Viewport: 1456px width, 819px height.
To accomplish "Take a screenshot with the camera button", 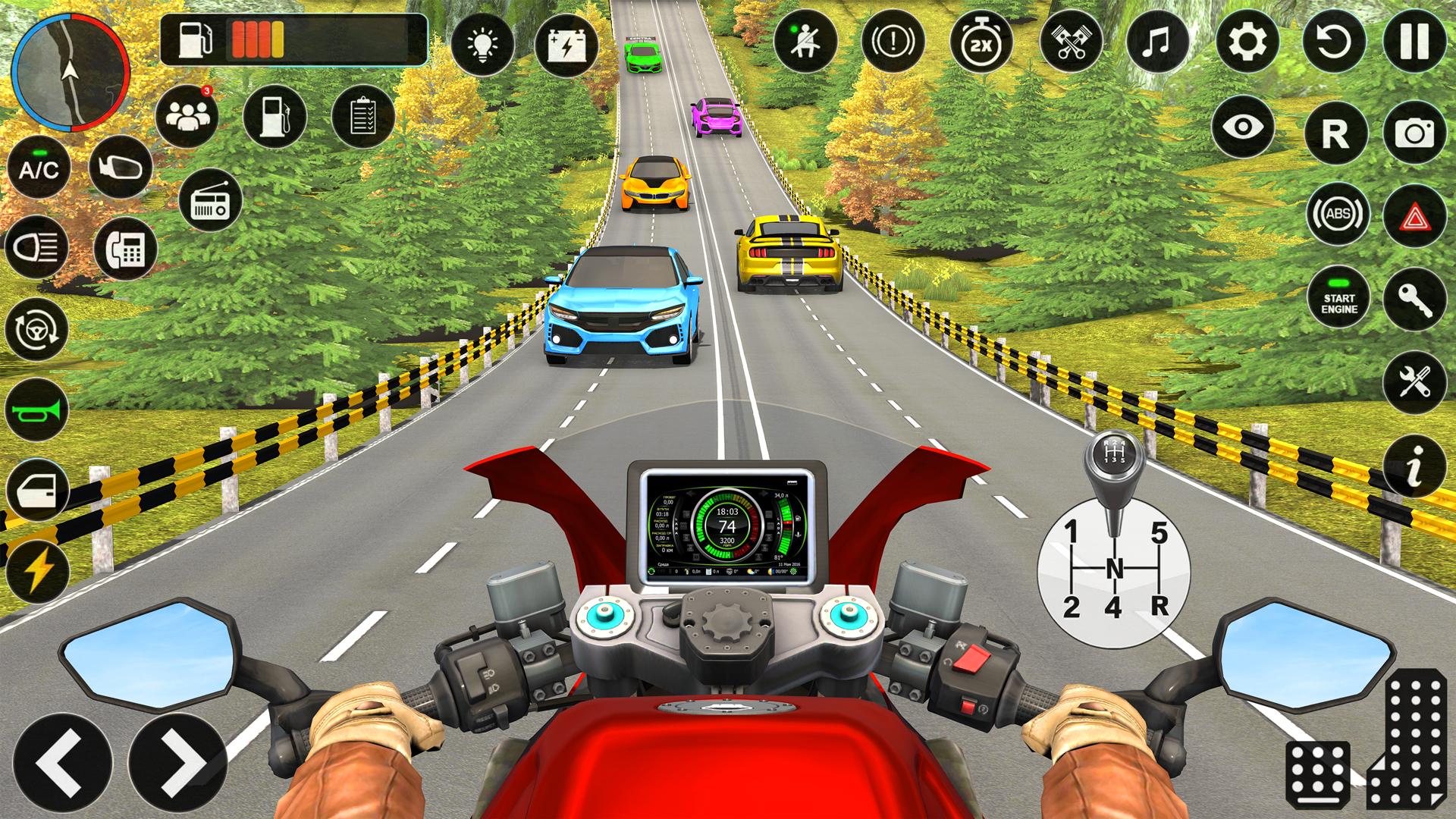I will [x=1414, y=132].
